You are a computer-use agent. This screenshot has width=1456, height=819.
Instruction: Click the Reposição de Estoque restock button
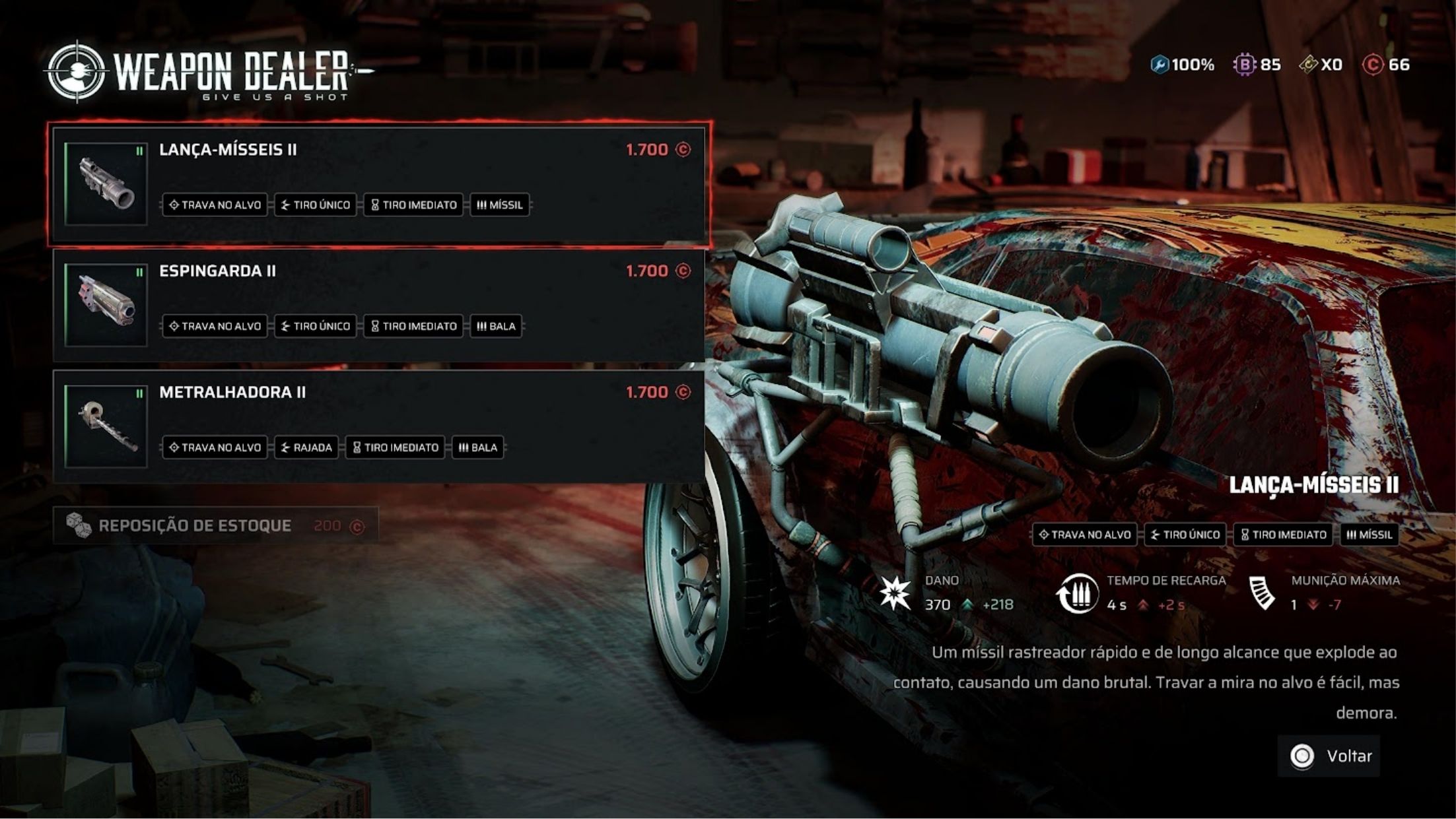pos(215,526)
